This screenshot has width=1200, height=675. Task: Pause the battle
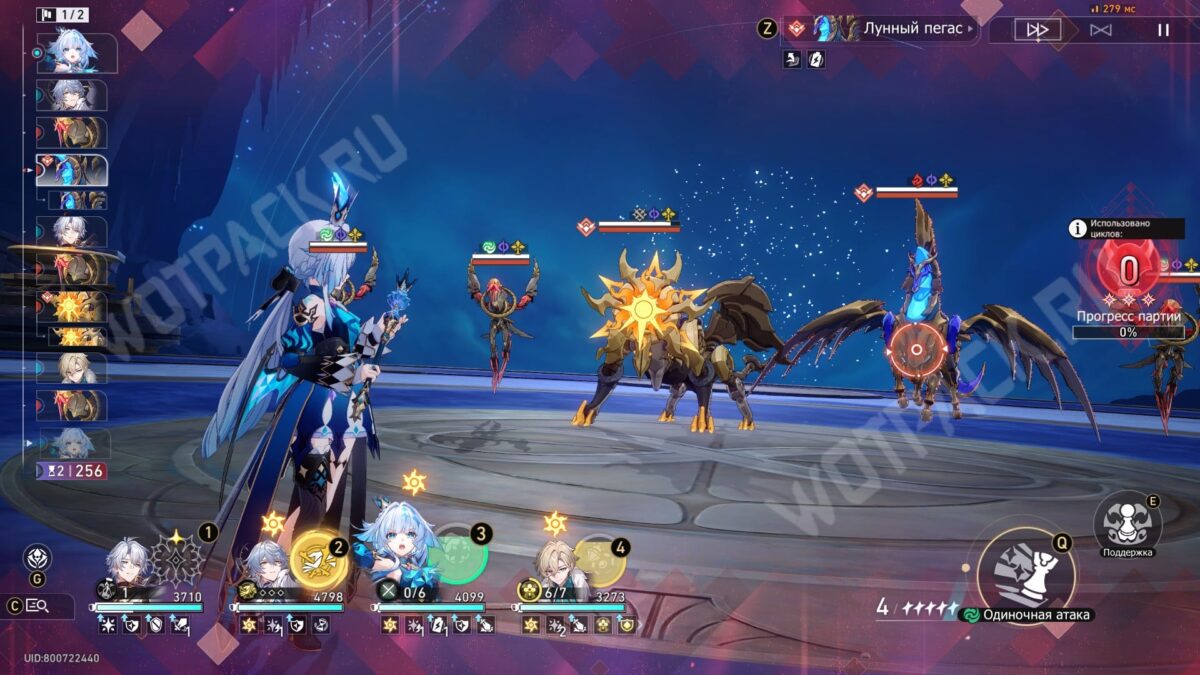click(x=1163, y=30)
